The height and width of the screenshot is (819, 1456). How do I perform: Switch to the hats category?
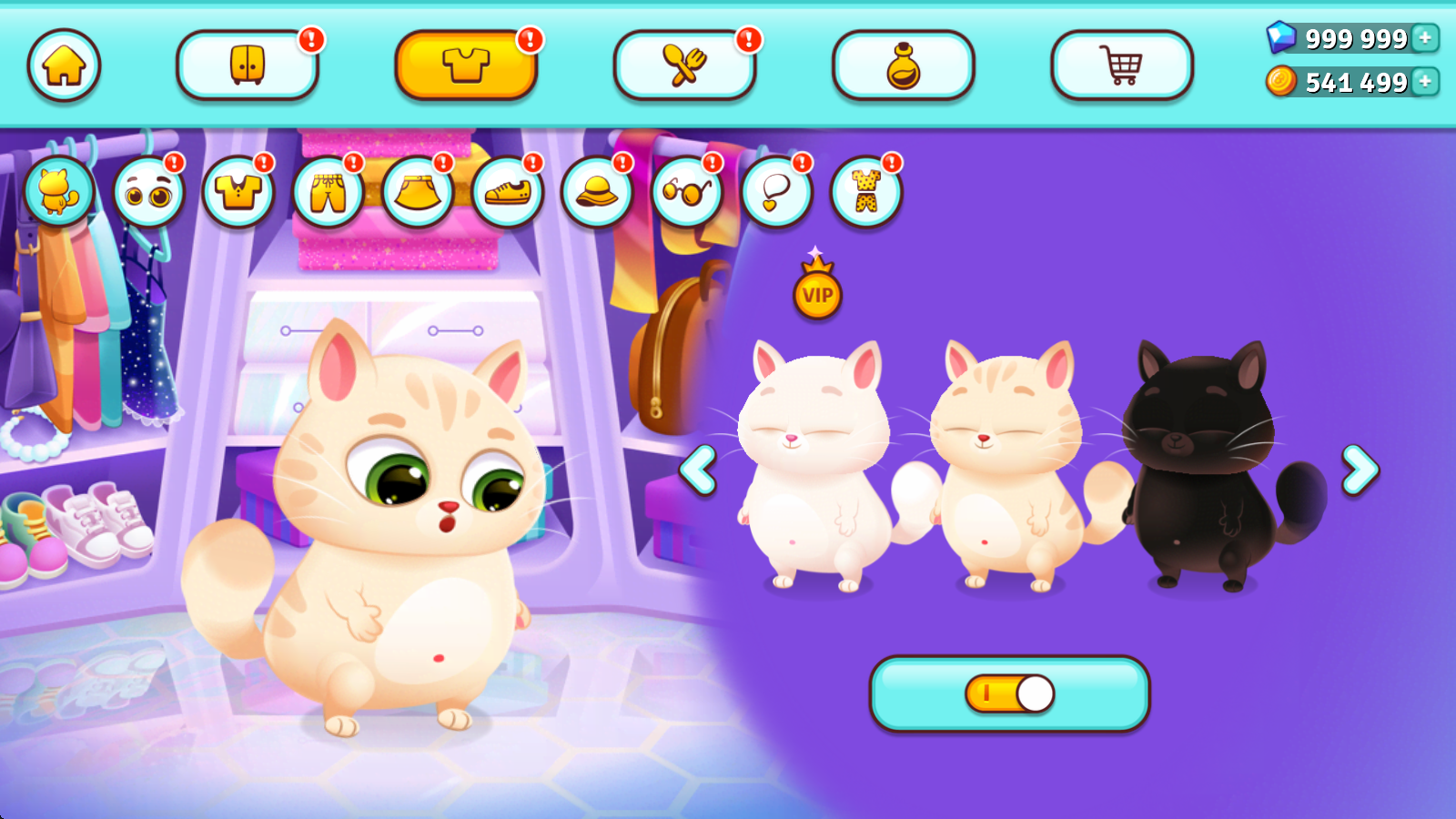tap(597, 192)
